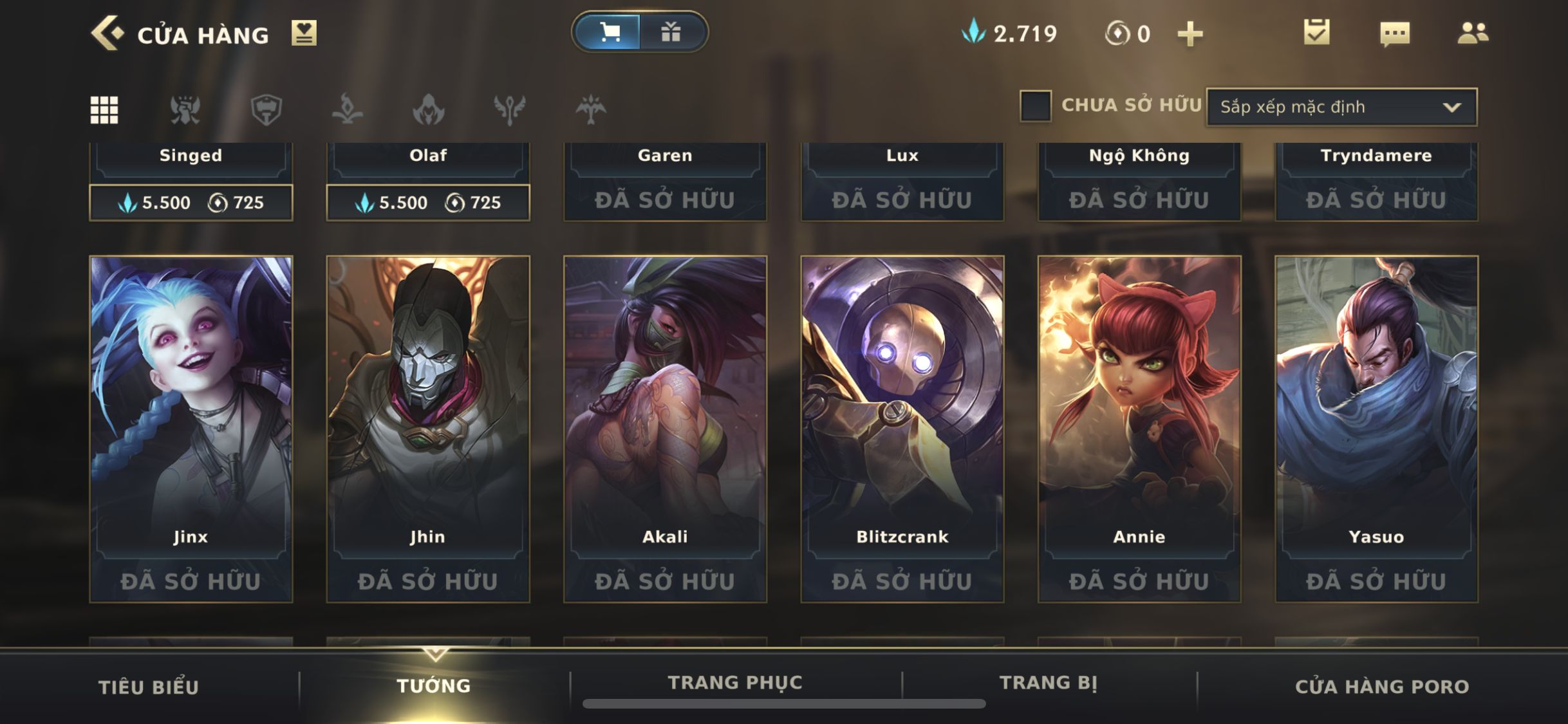The width and height of the screenshot is (1568, 724).
Task: Go to the Cửa Hàng Poro tab
Action: [x=1382, y=687]
